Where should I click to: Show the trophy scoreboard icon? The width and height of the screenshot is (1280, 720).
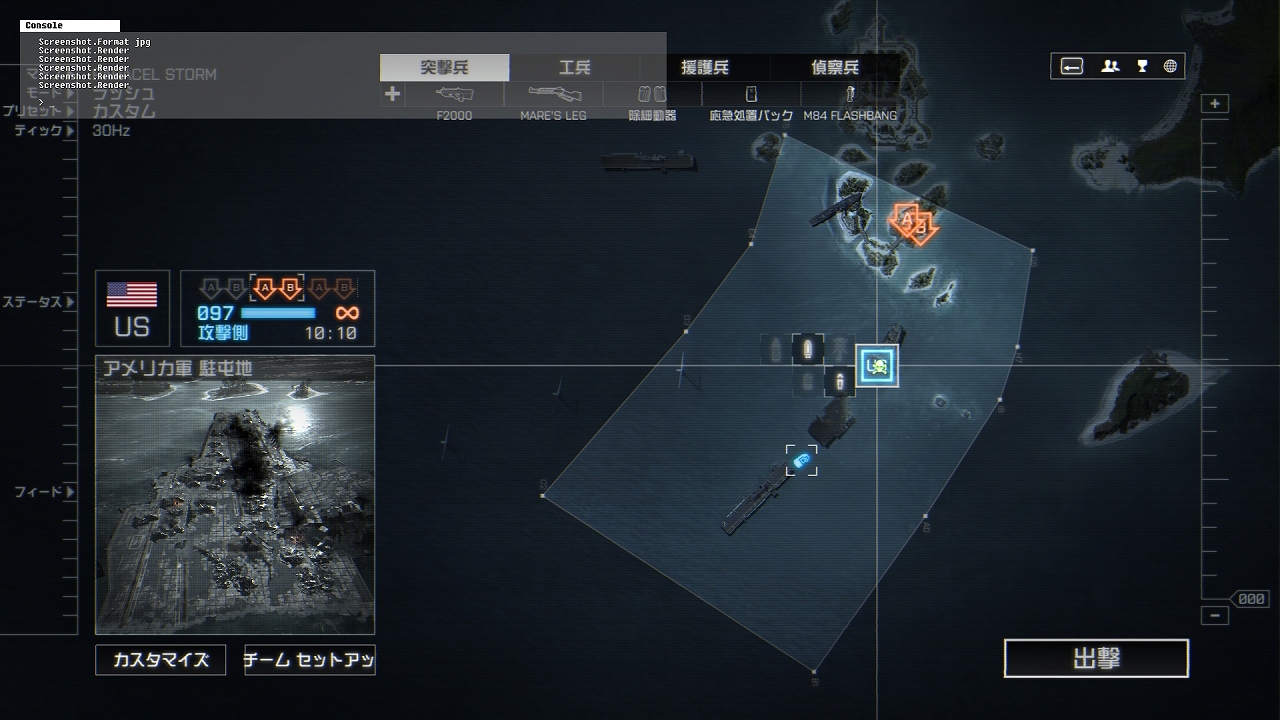coord(1142,67)
